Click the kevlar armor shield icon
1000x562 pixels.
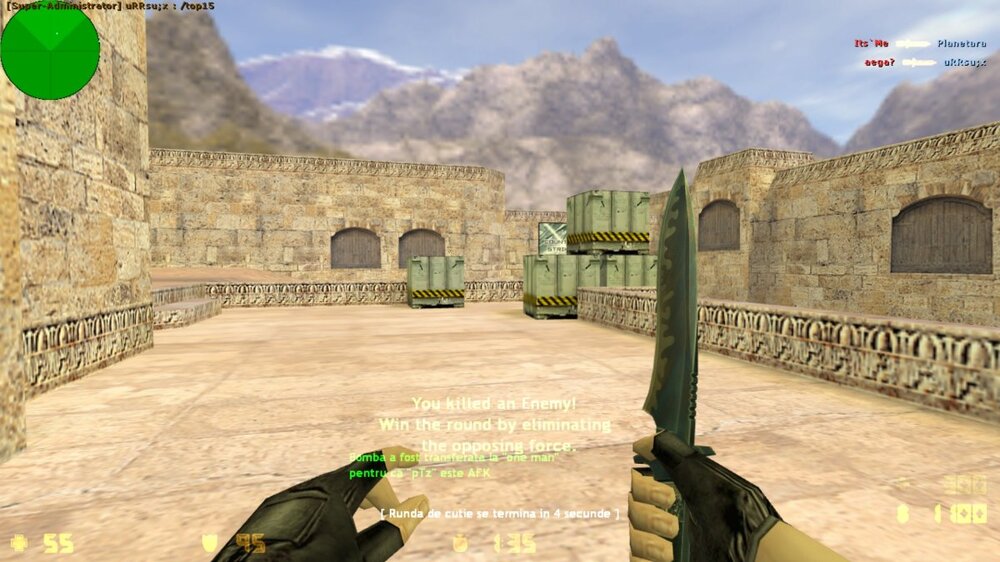(x=210, y=543)
